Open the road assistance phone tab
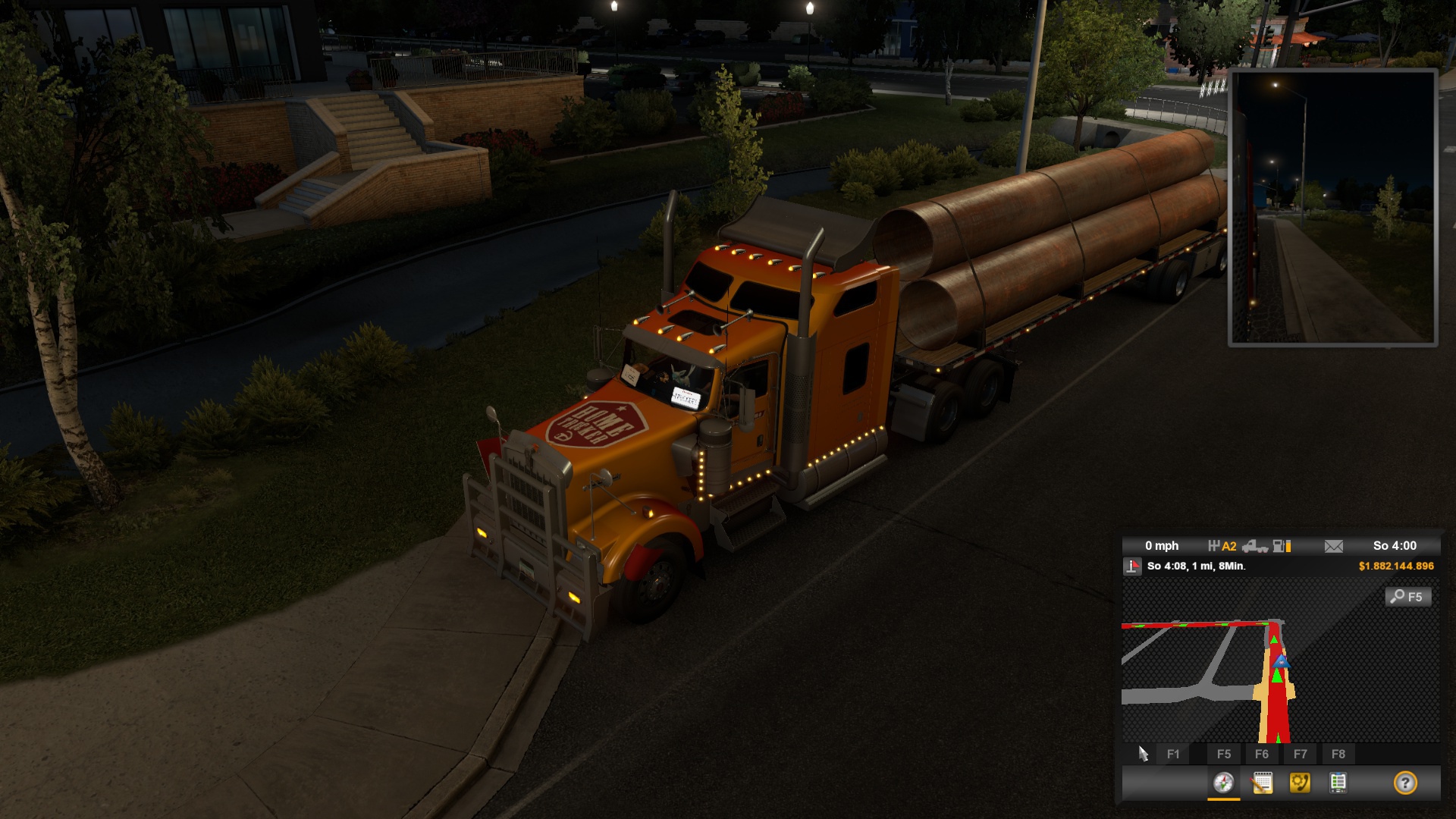Screen dimensions: 1456x819 coord(1300,783)
